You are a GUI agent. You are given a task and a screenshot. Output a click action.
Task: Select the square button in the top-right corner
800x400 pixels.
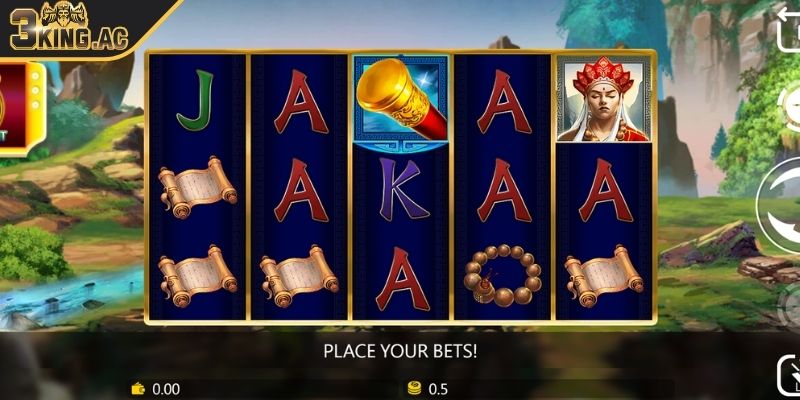click(788, 28)
